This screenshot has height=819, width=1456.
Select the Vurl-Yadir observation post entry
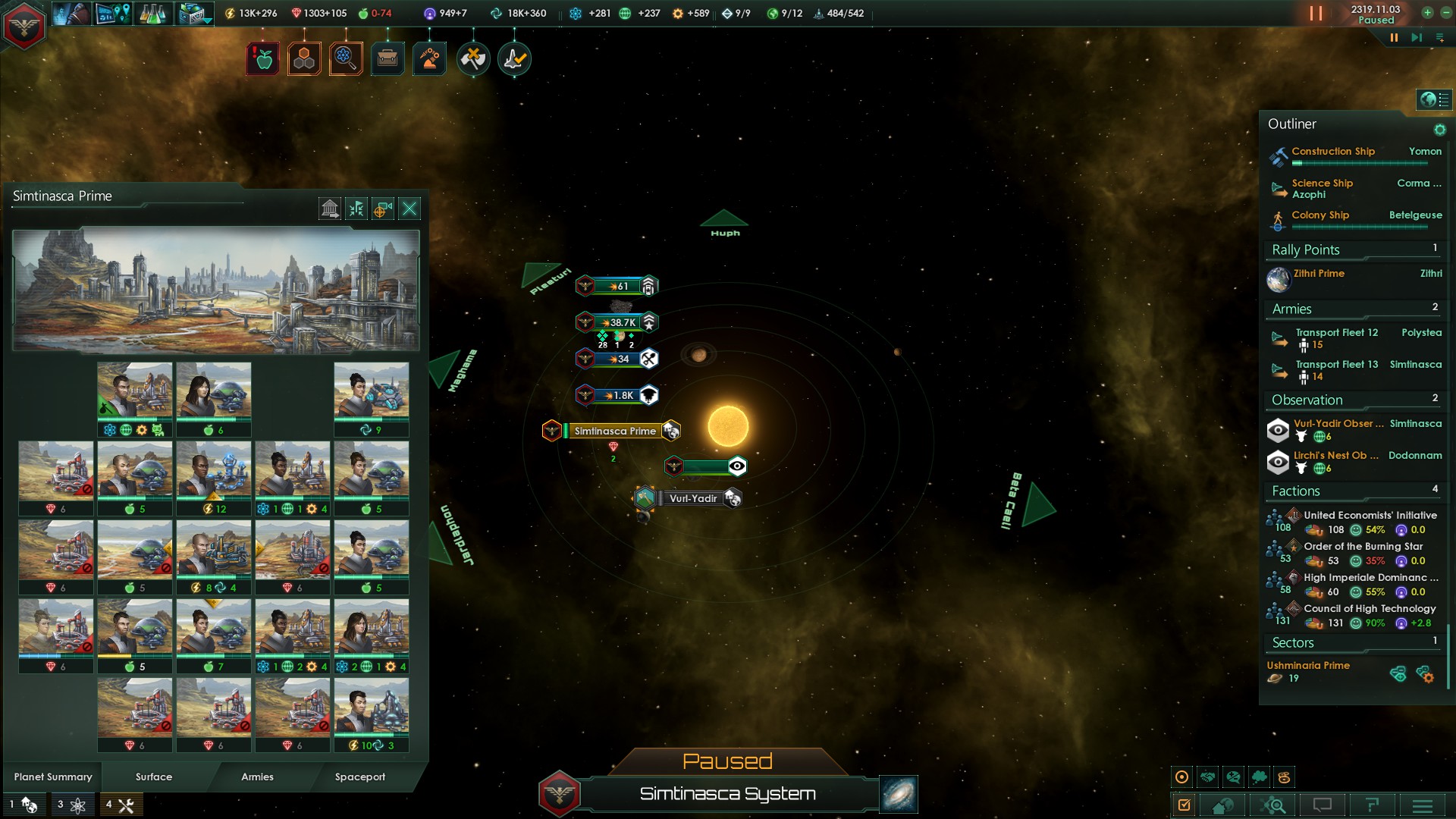1338,424
